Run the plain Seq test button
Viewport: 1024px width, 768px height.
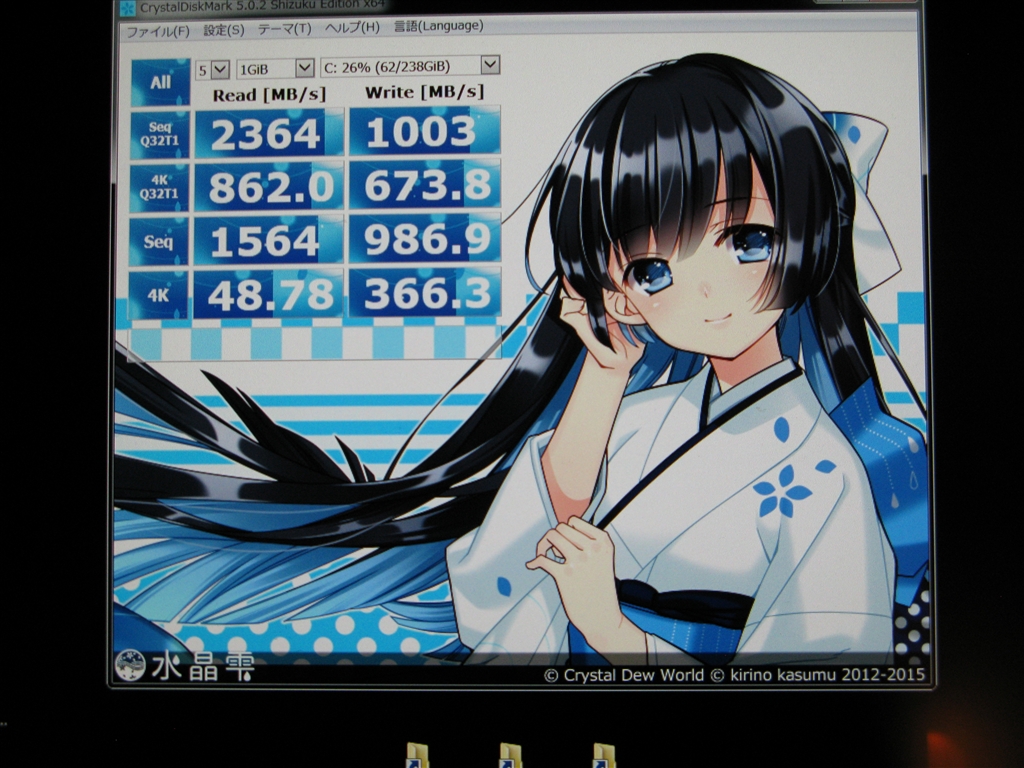click(x=159, y=241)
